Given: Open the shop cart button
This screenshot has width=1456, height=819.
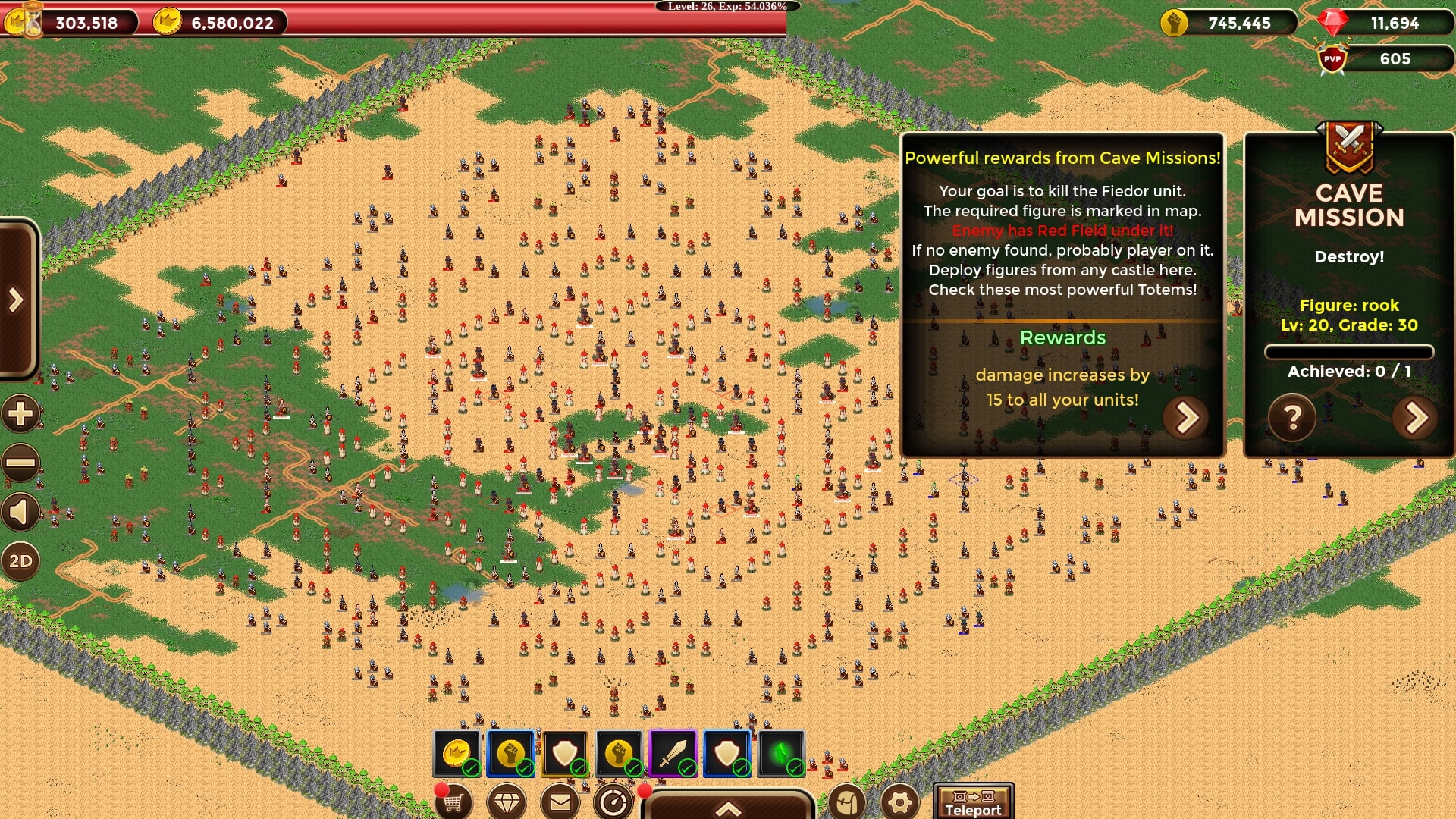Looking at the screenshot, I should click(453, 802).
